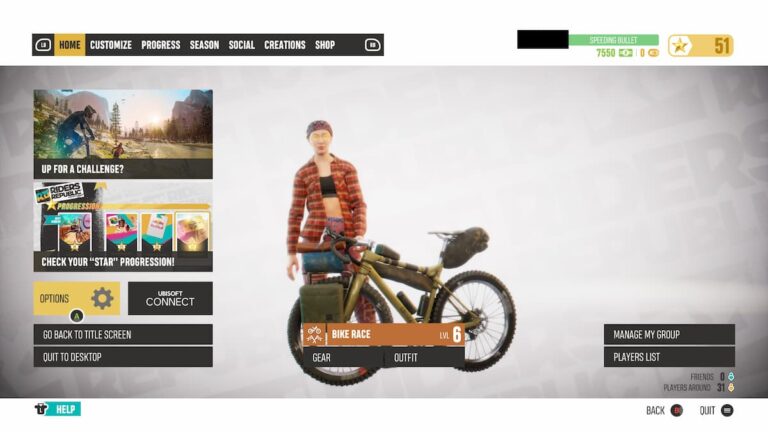
Task: Select the Bike Race career banner
Action: (383, 335)
